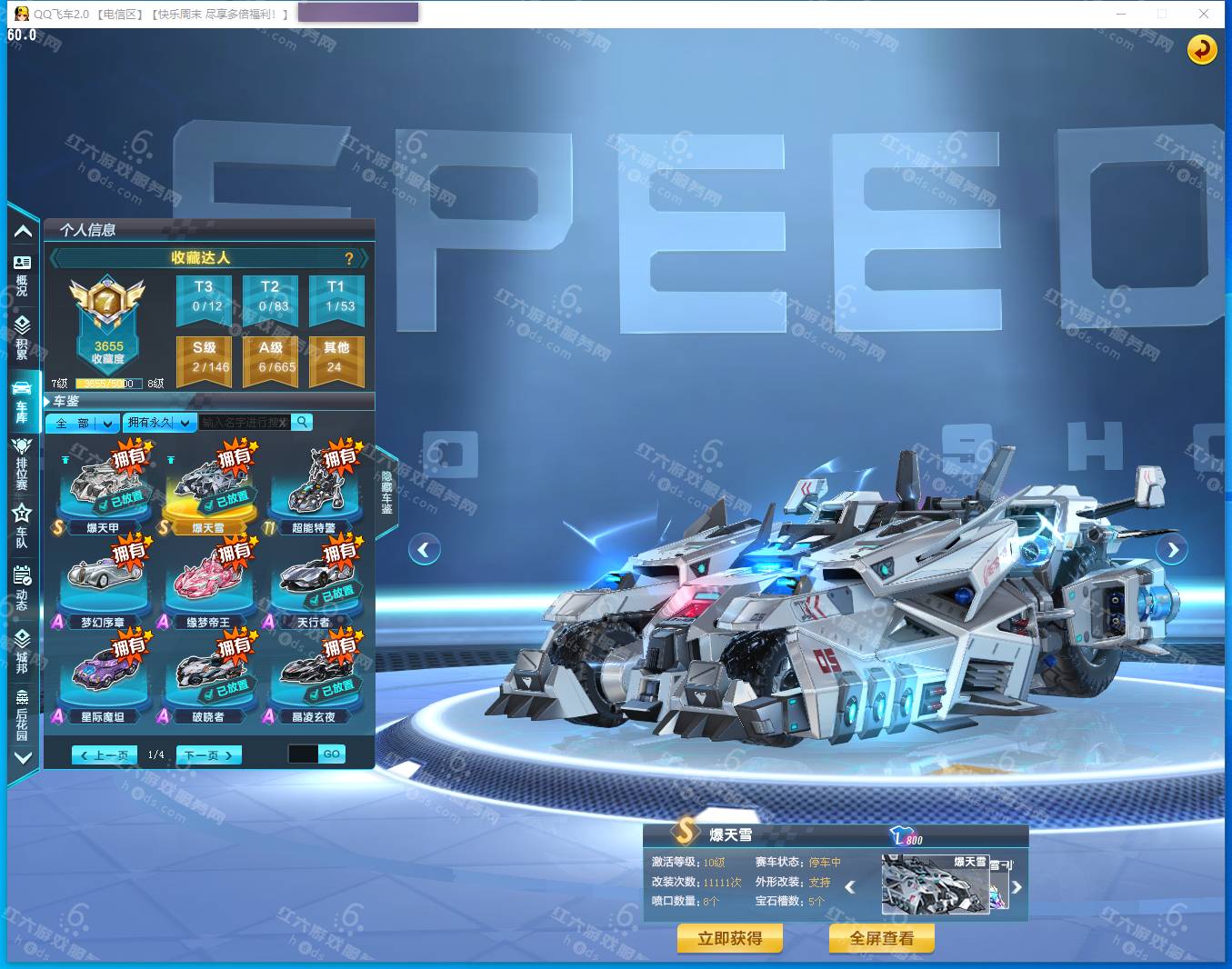Open the 拥有永久 ownership filter dropdown
Image resolution: width=1232 pixels, height=969 pixels.
(x=159, y=423)
